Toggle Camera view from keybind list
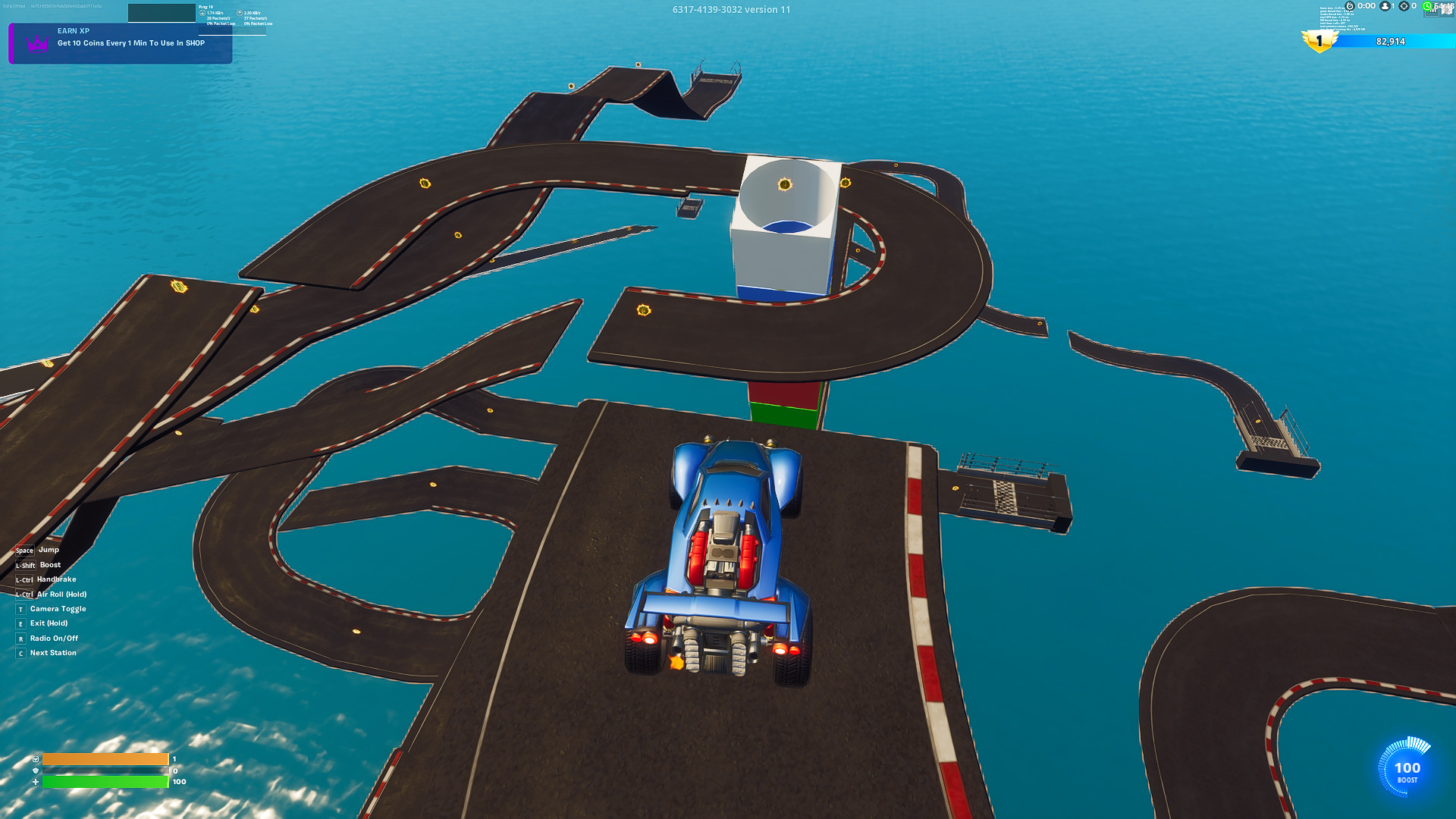This screenshot has height=819, width=1456. (x=57, y=608)
